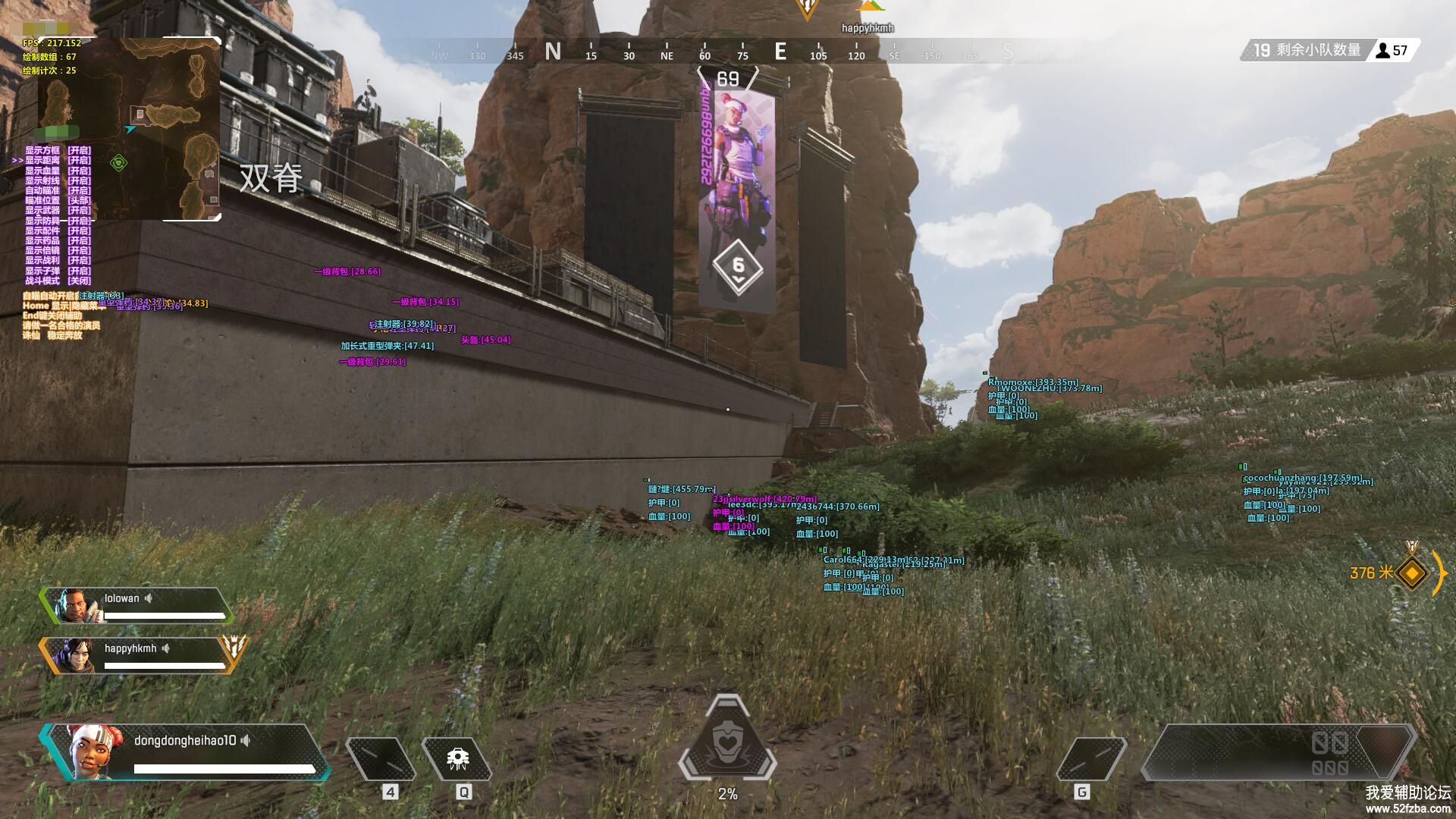Screen dimensions: 1456x819
Task: Toggle the 显示血量 overlay option
Action: pos(58,171)
